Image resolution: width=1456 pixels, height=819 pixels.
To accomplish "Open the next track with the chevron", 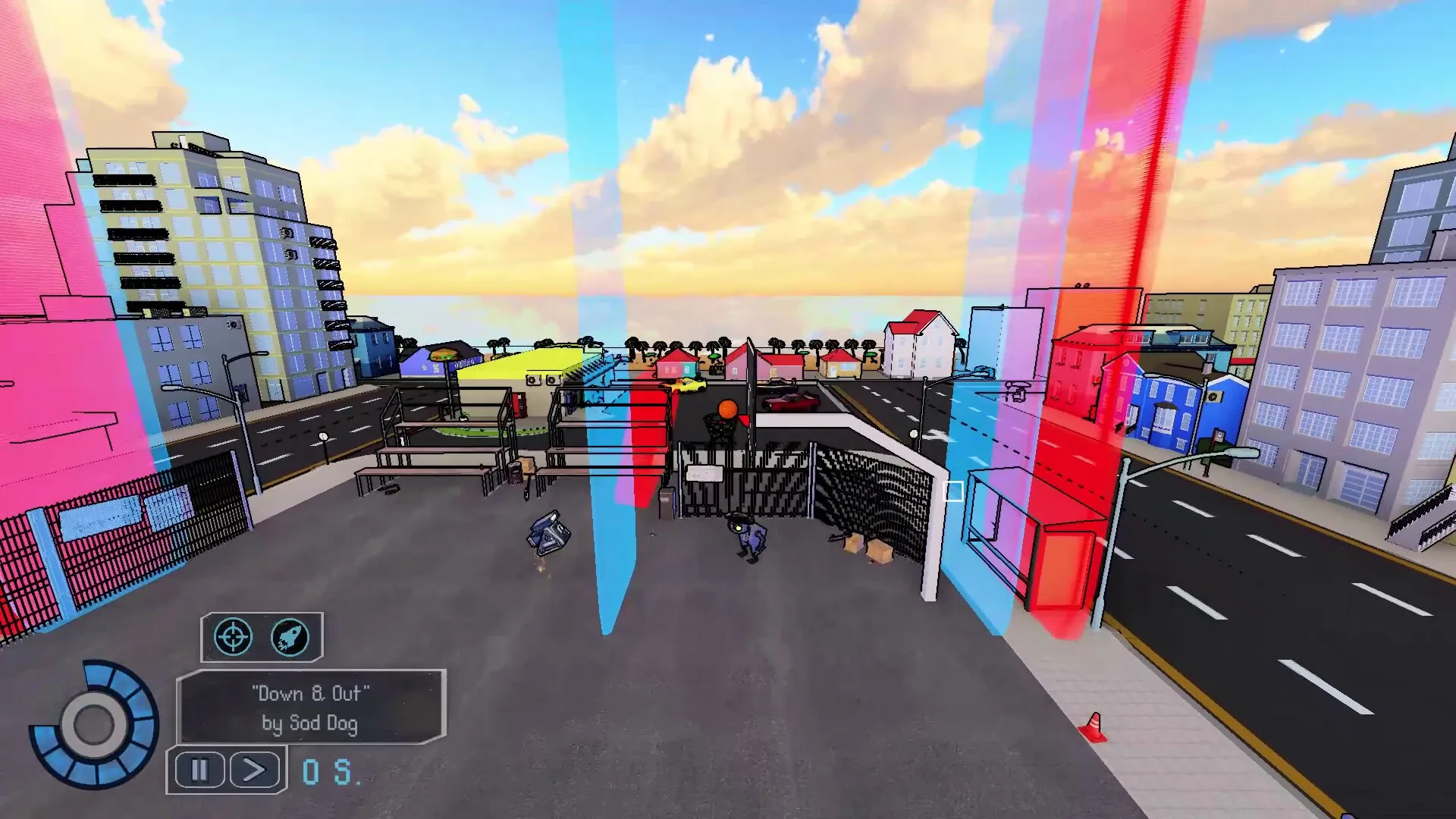I will [x=253, y=770].
